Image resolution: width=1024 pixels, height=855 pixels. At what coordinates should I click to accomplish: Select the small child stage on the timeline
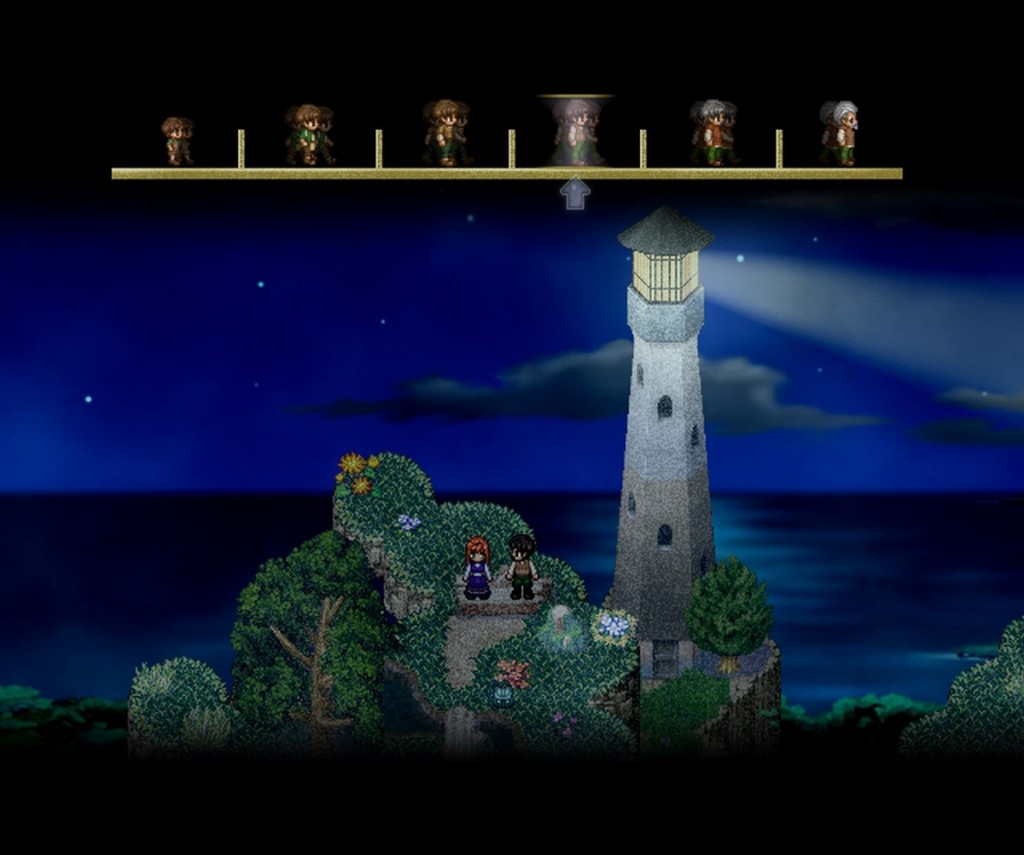tap(177, 141)
